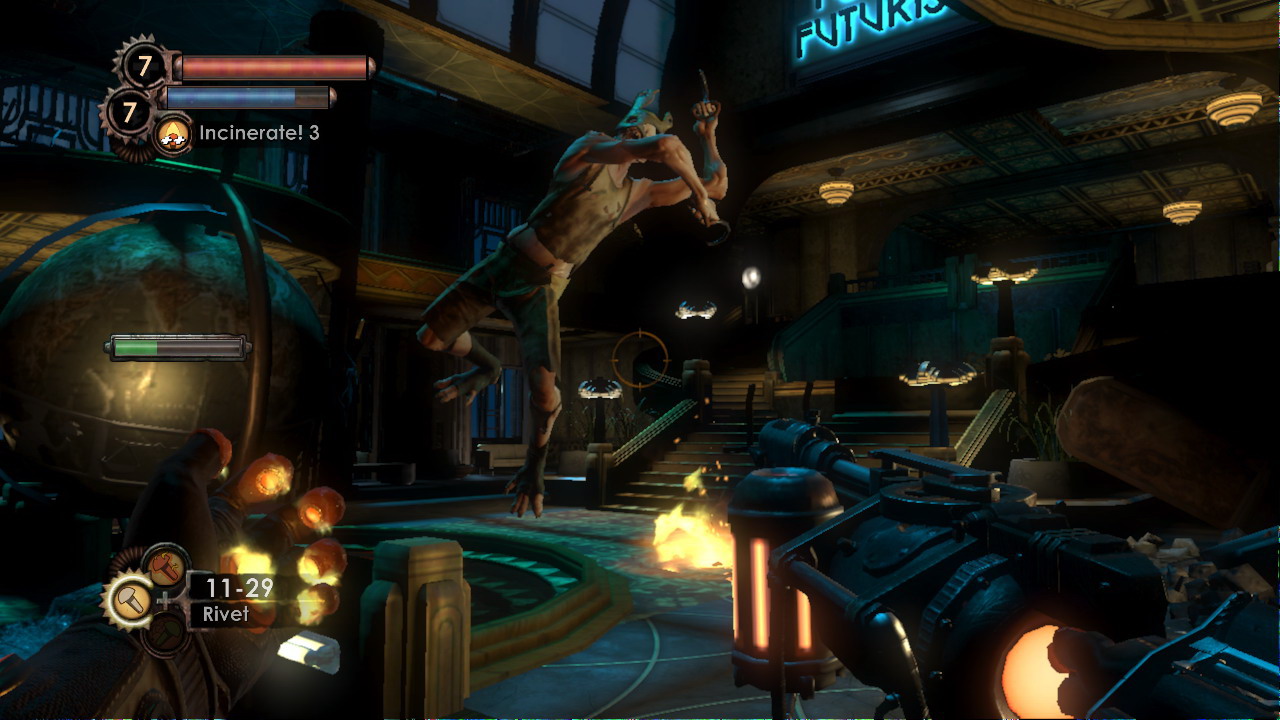Click the plus symbol between ammo icons
1280x720 pixels.
(x=164, y=600)
